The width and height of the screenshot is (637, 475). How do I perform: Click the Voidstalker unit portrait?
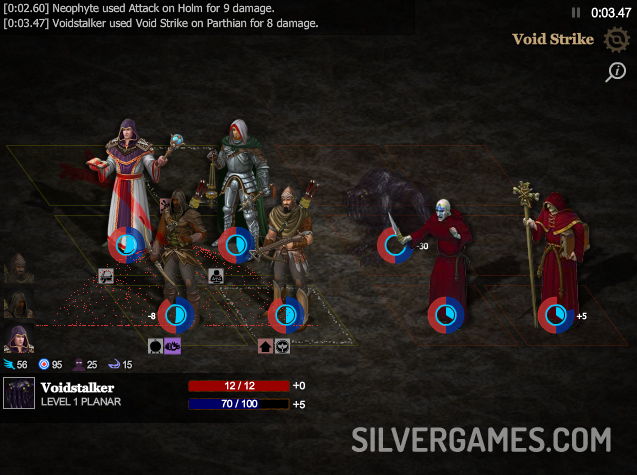pyautogui.click(x=19, y=394)
